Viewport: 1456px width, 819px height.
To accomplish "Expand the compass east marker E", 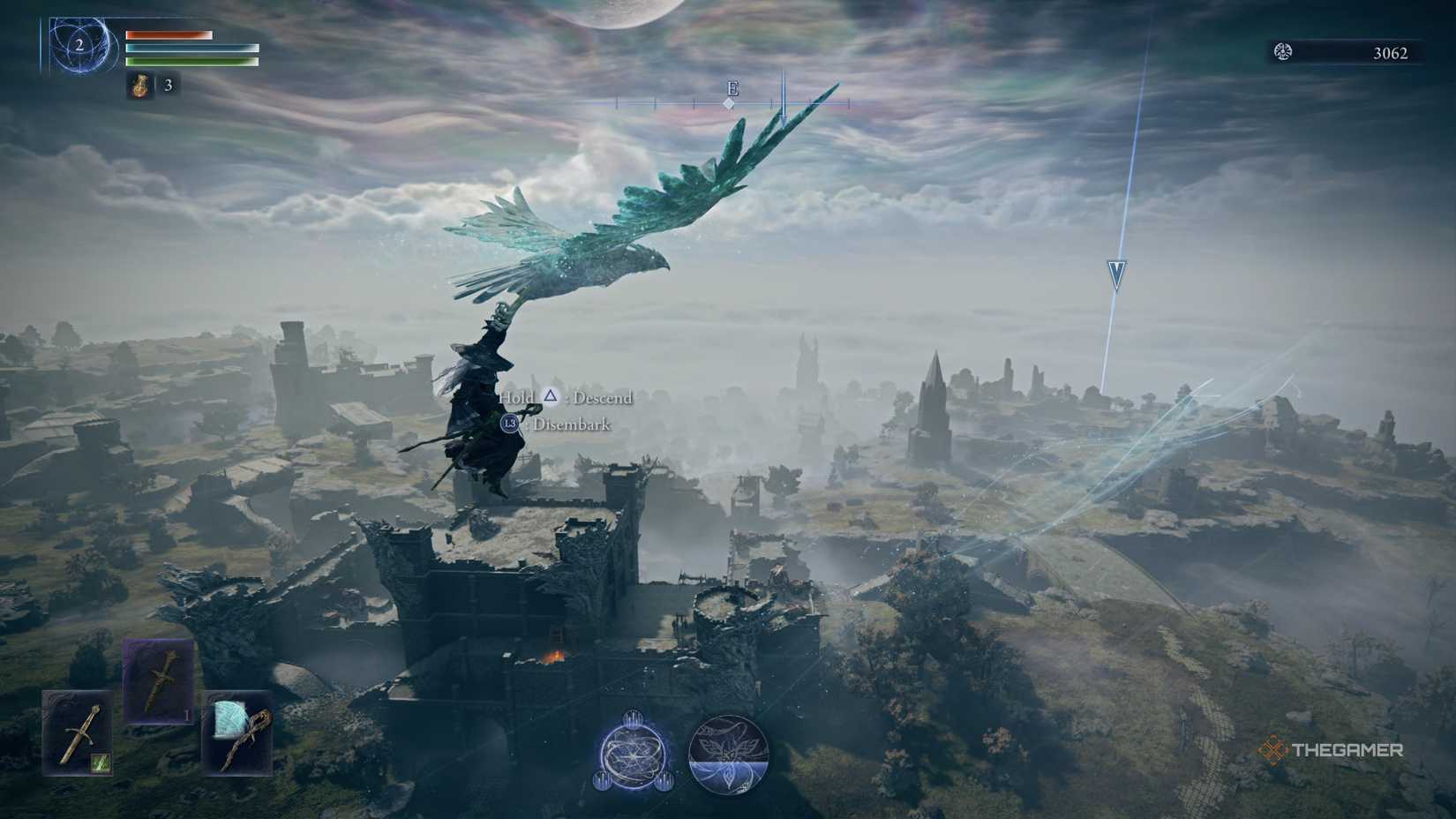I will (731, 89).
